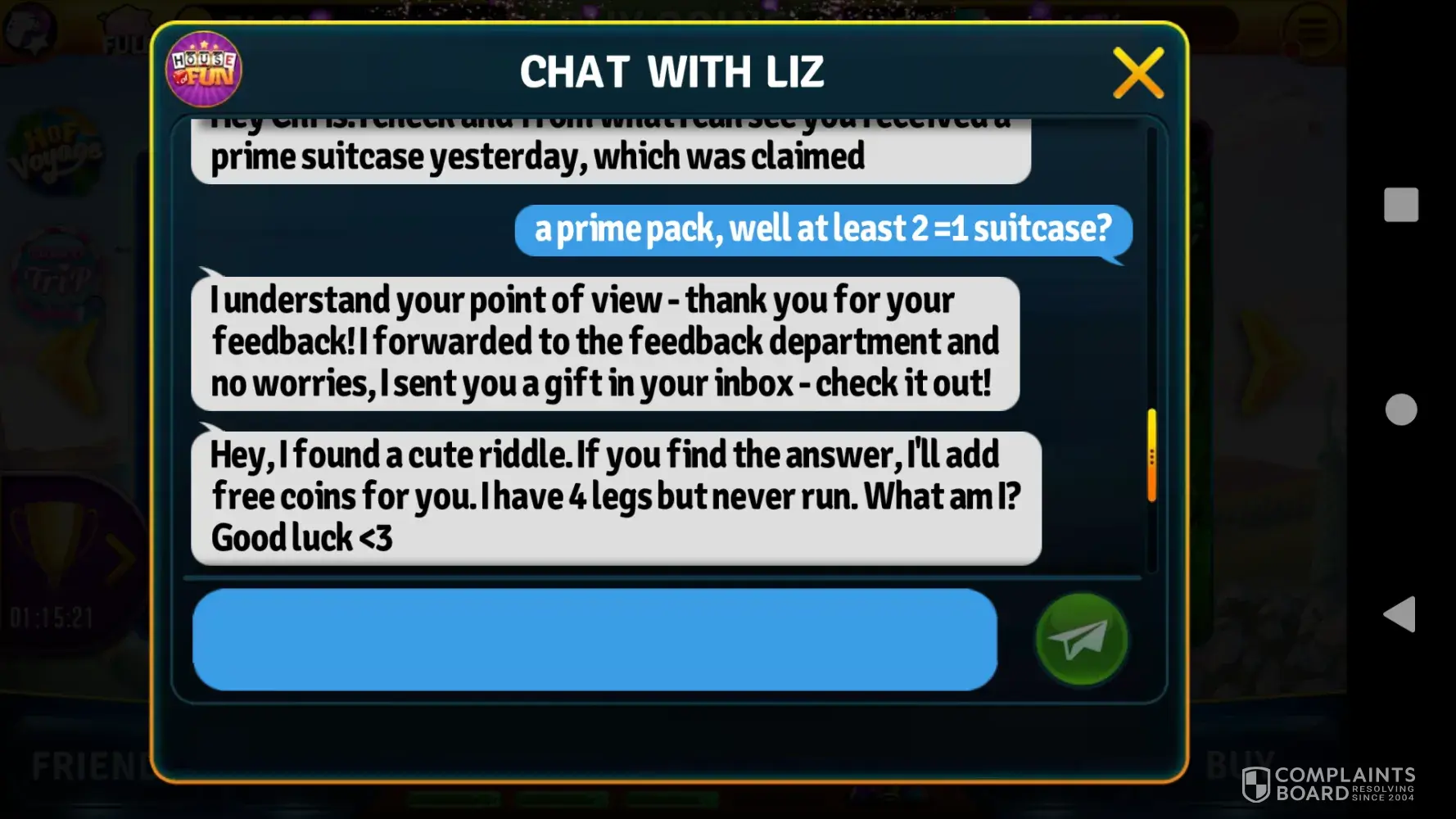Send the message with the paper plane button
Image resolution: width=1456 pixels, height=819 pixels.
coord(1081,639)
